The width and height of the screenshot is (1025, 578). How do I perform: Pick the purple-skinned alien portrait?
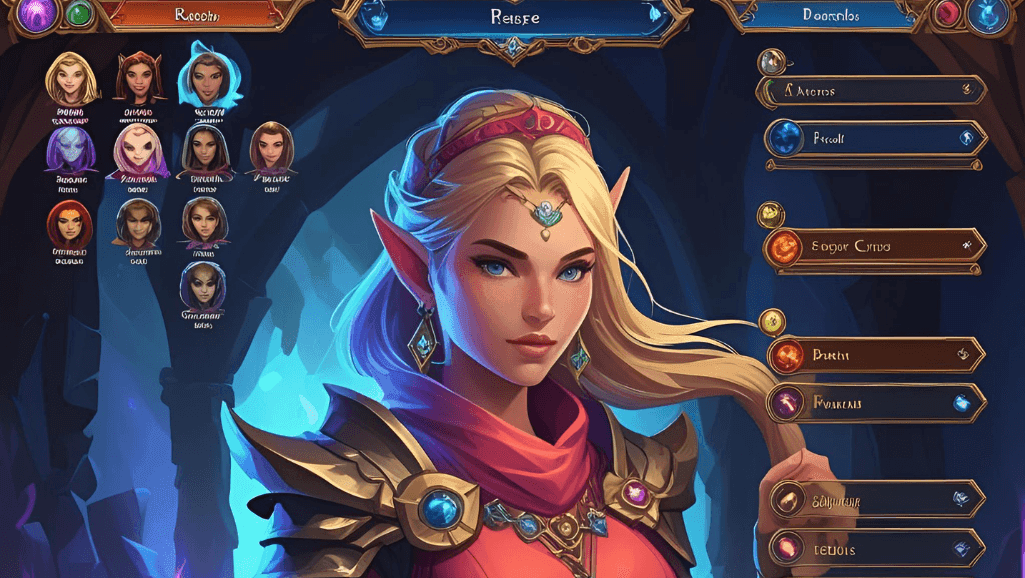coord(70,150)
